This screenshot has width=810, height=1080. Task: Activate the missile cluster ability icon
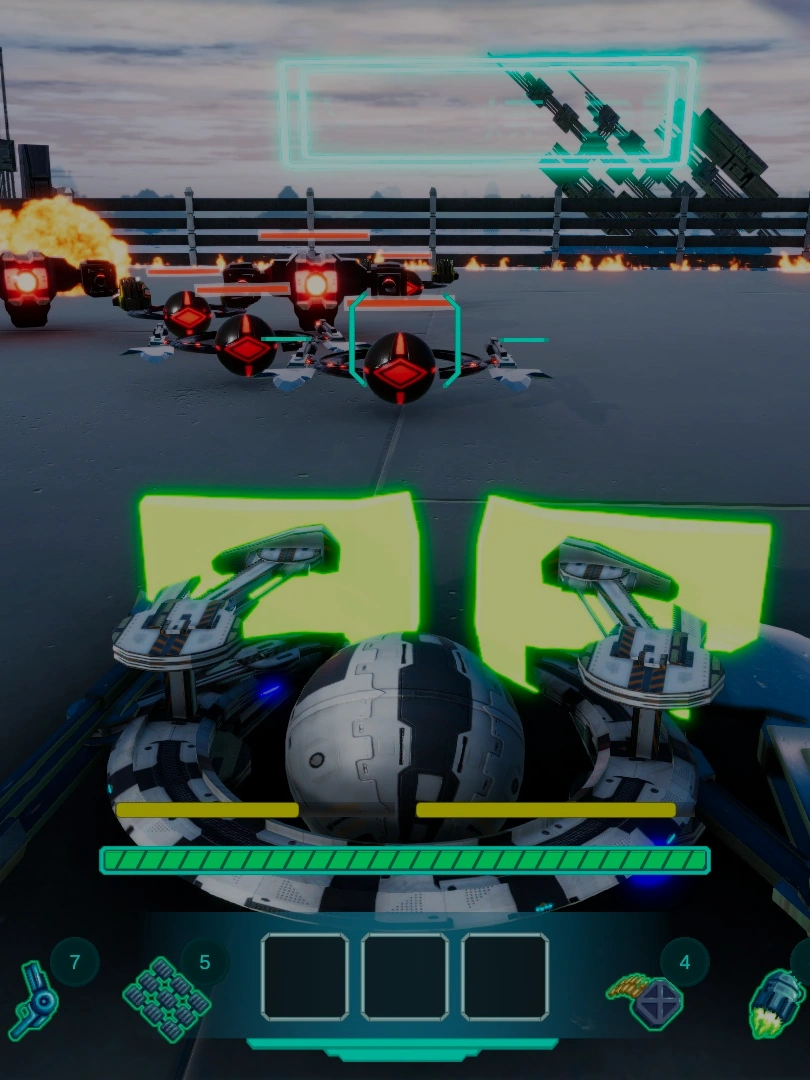[166, 998]
